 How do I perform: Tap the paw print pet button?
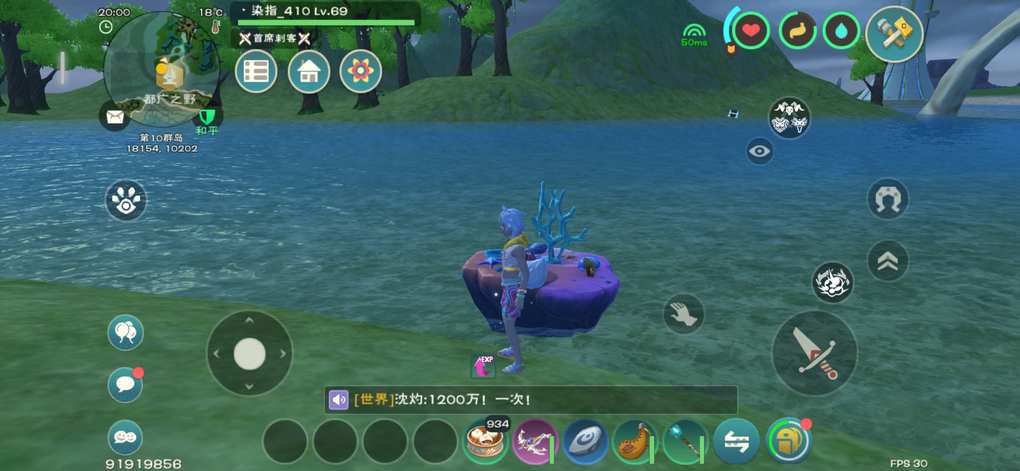126,201
